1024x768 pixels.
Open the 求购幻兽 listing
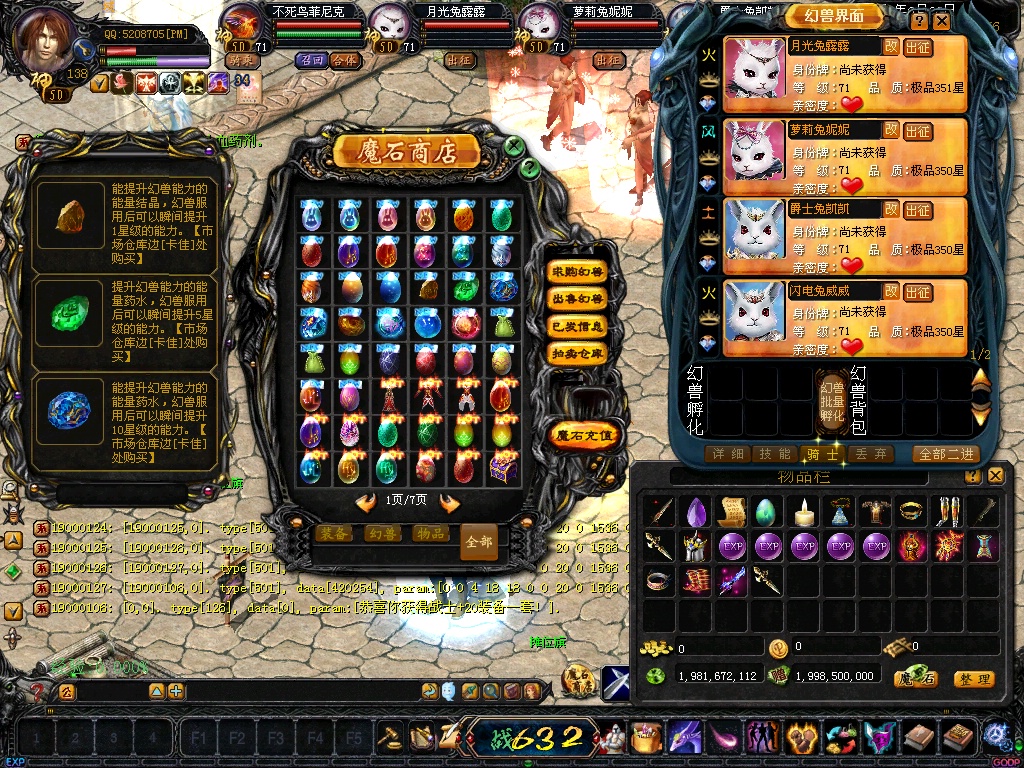pyautogui.click(x=578, y=272)
